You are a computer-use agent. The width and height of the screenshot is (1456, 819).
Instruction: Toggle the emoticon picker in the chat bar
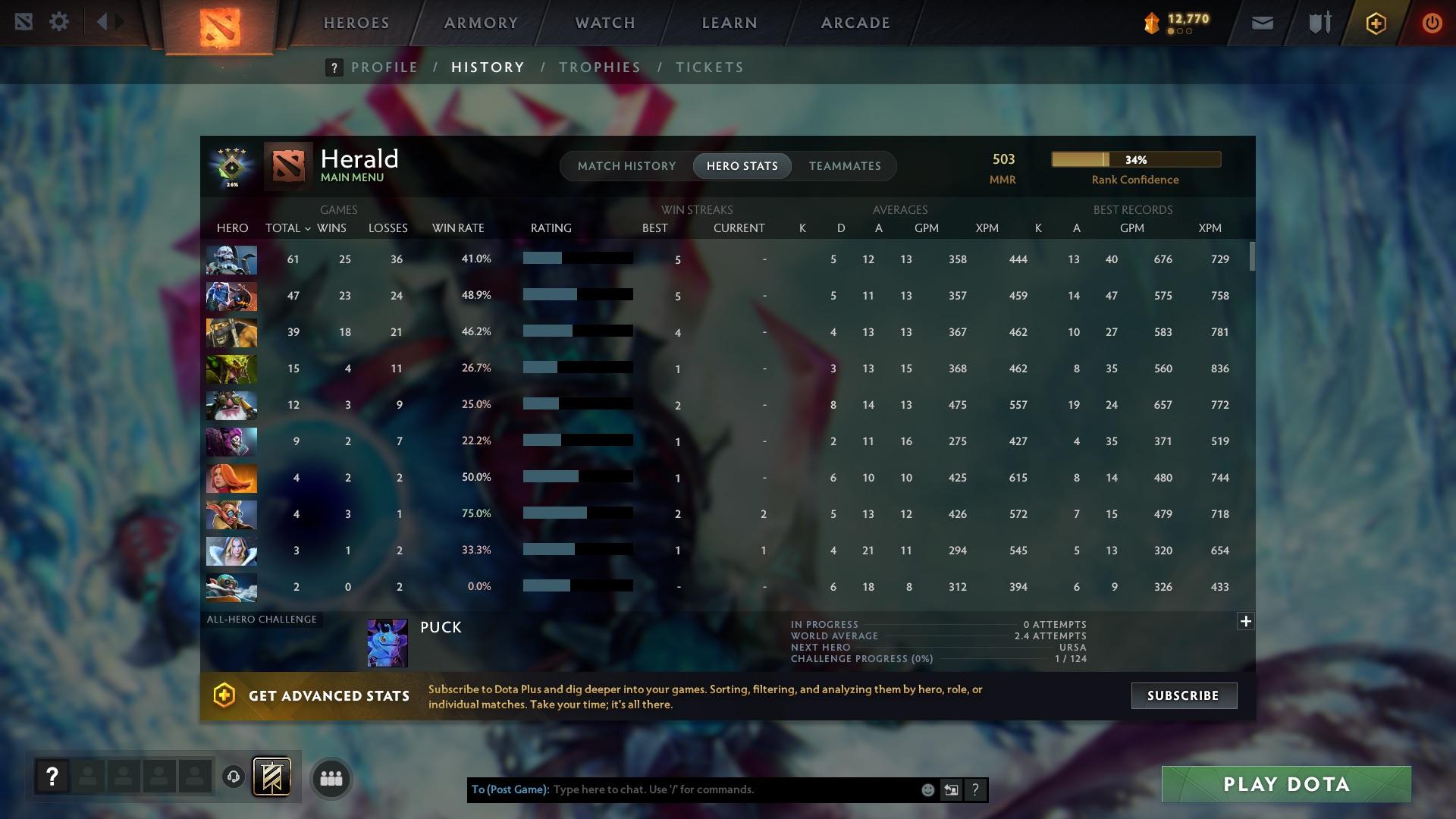[927, 789]
